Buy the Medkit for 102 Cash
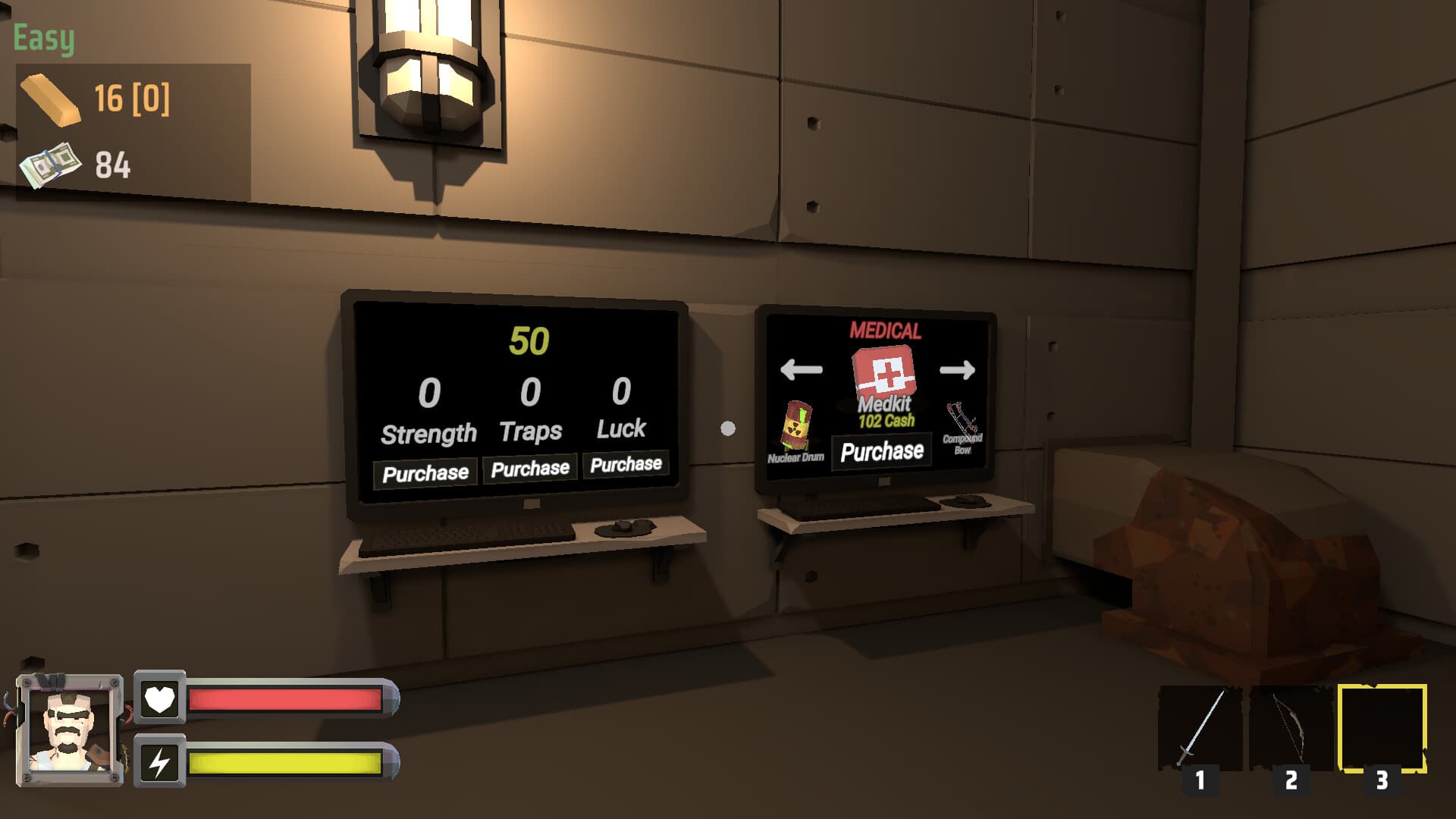The height and width of the screenshot is (819, 1456). pos(880,450)
